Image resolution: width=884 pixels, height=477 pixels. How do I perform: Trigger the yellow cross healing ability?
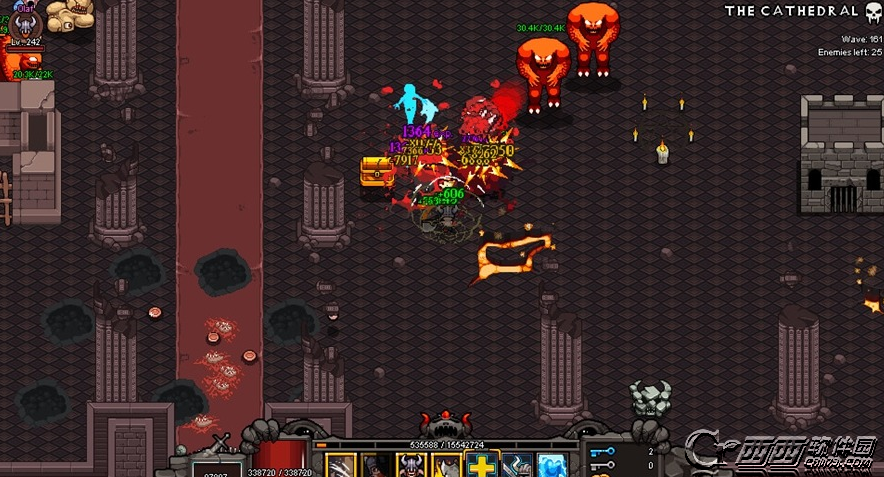click(481, 466)
